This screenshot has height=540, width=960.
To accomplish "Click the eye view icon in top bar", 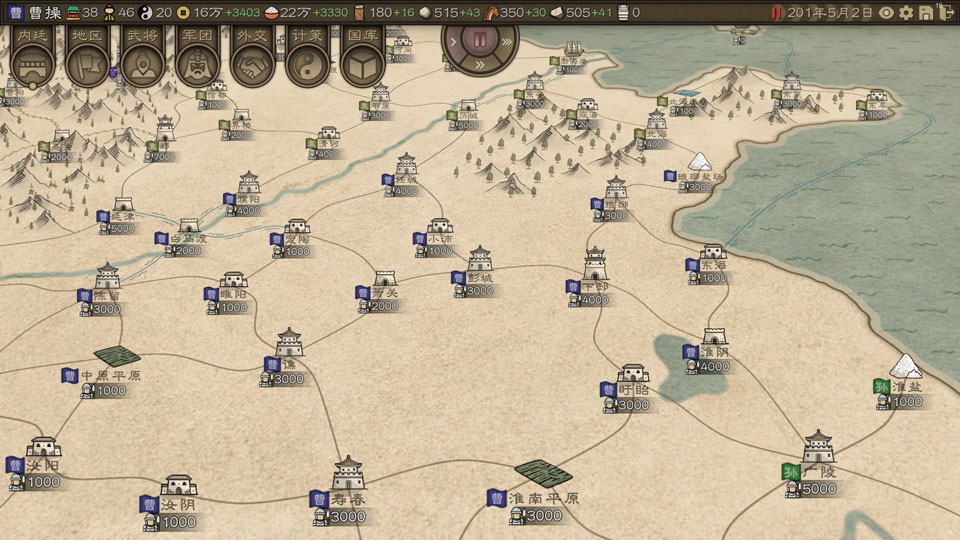I will pyautogui.click(x=886, y=13).
